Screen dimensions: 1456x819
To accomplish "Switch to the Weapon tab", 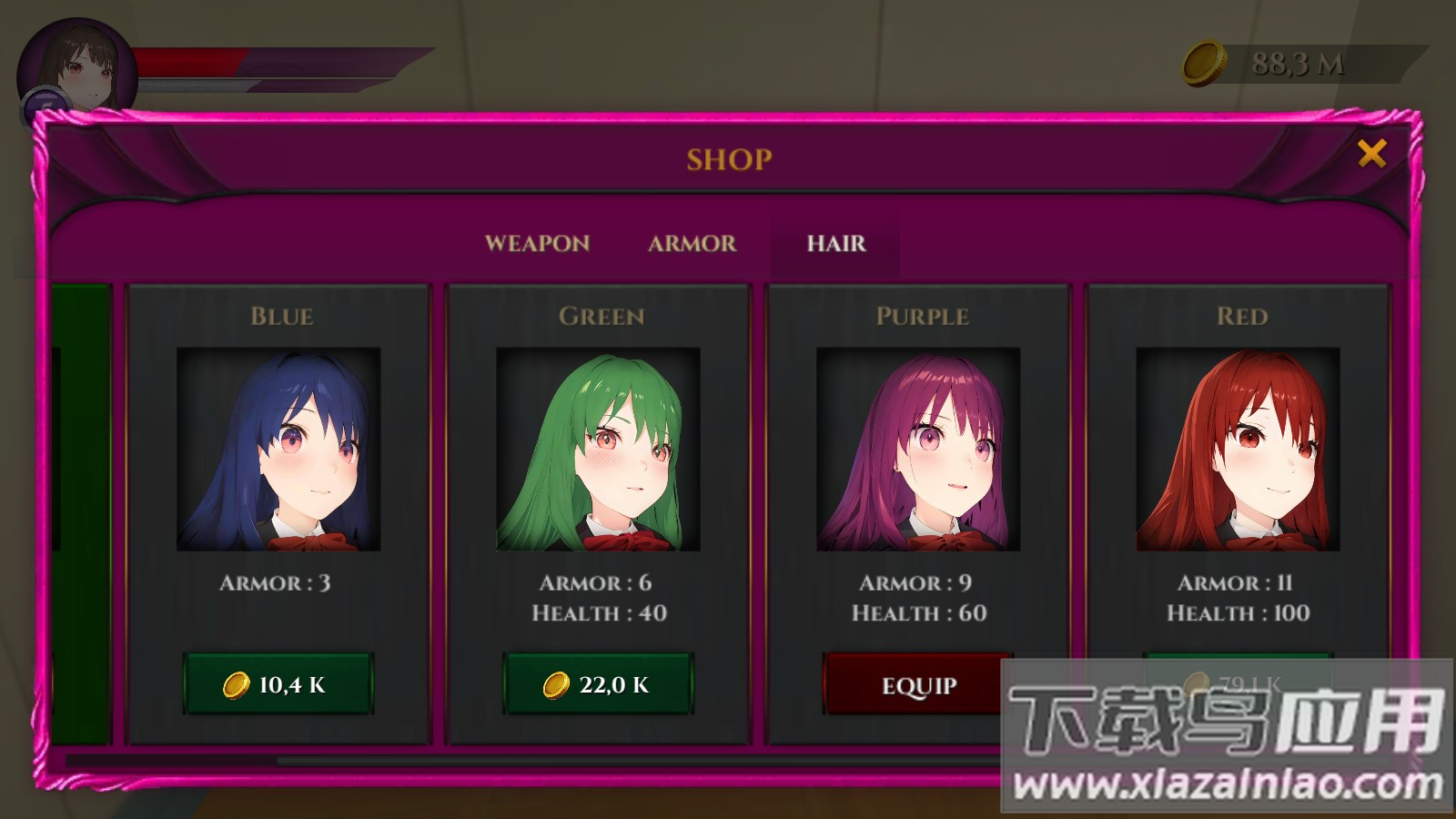I will (x=537, y=244).
